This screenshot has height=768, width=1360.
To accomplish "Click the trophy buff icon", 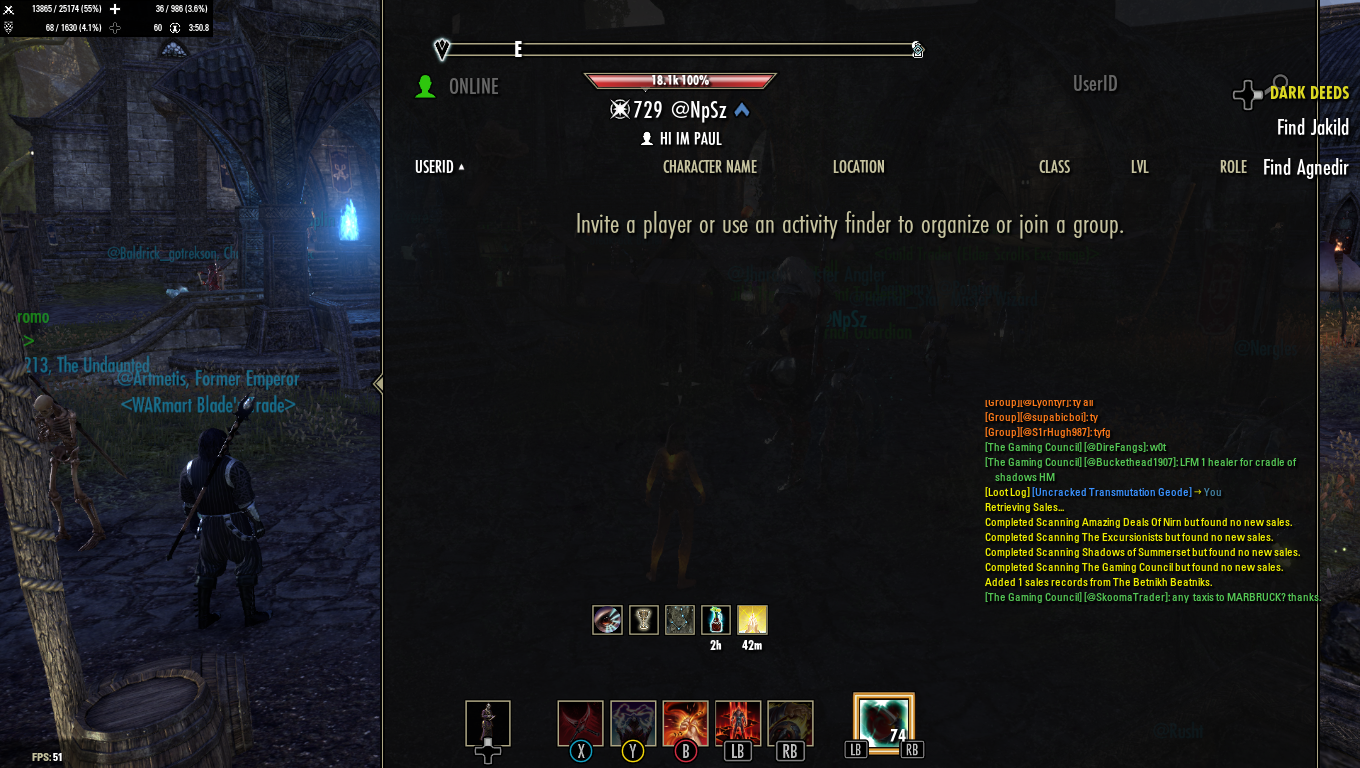I will click(x=643, y=620).
